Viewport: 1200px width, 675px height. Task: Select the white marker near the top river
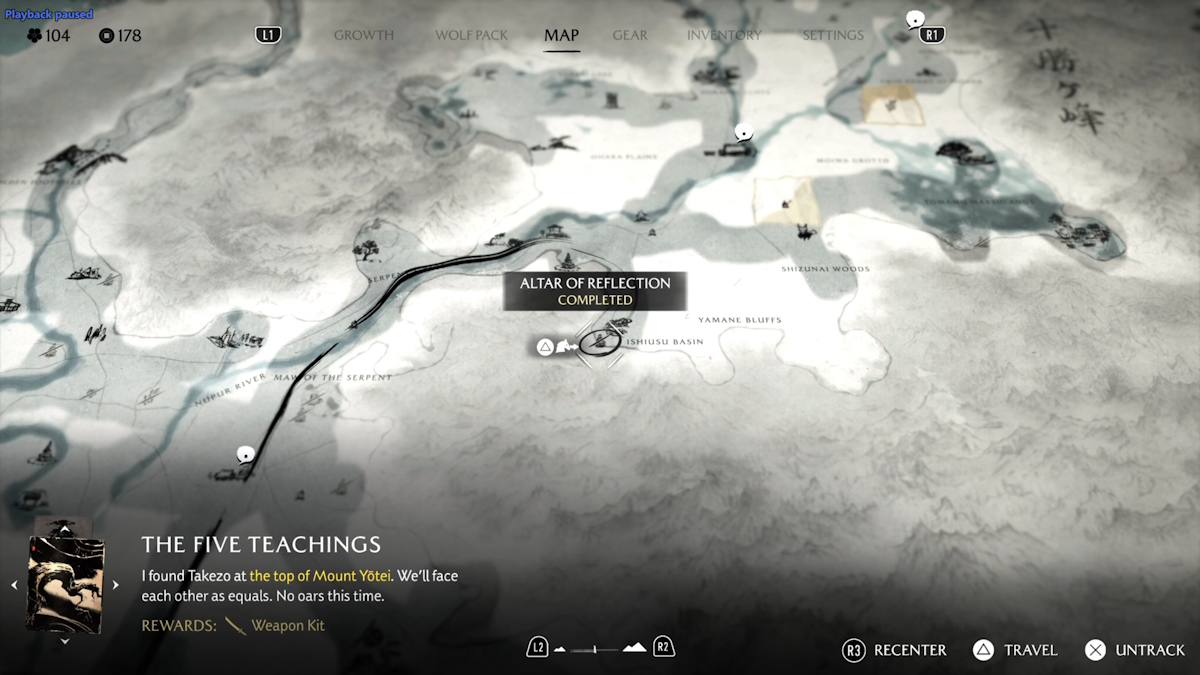pyautogui.click(x=743, y=132)
